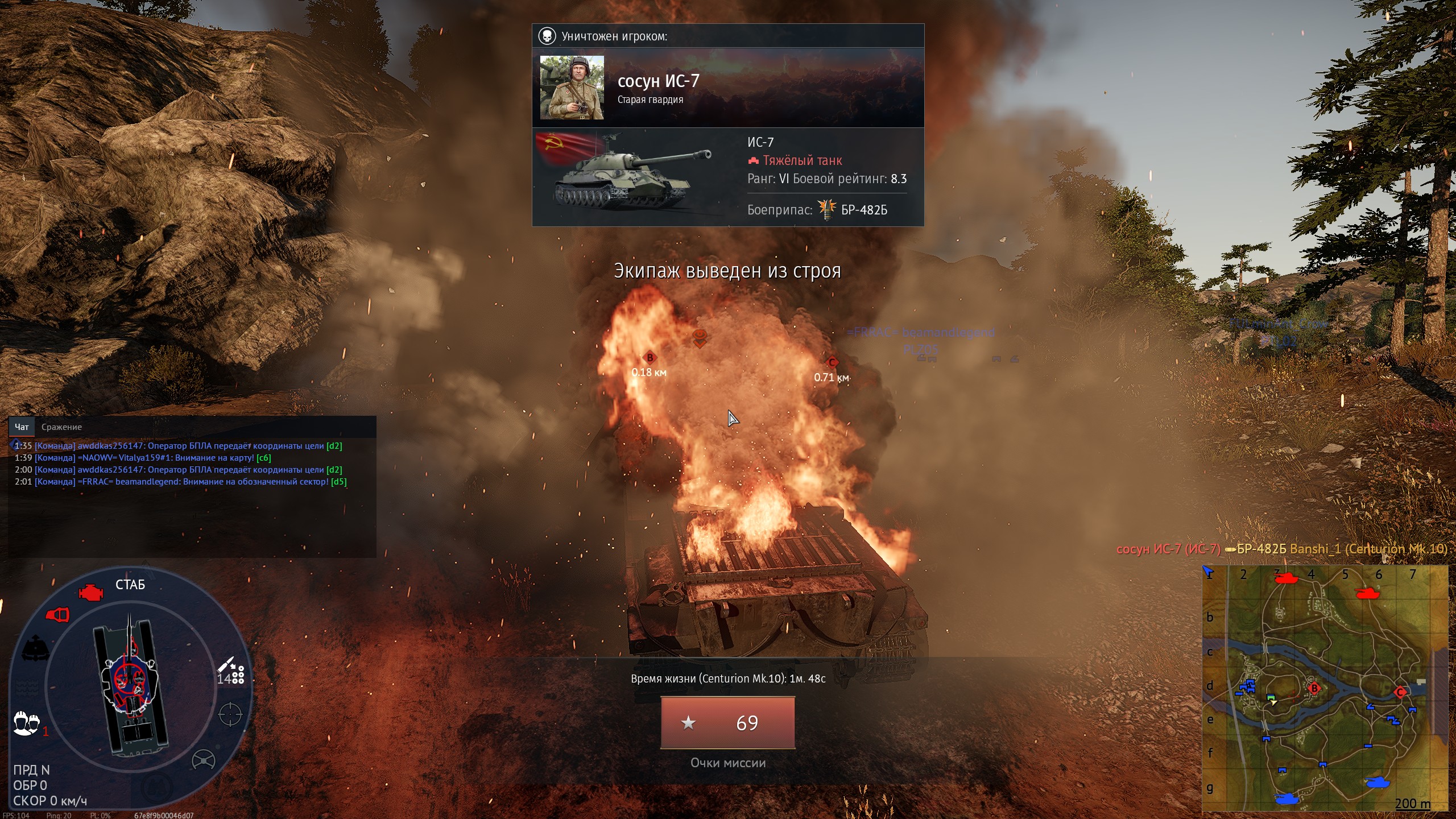
Task: Switch to the Чат tab
Action: click(22, 427)
